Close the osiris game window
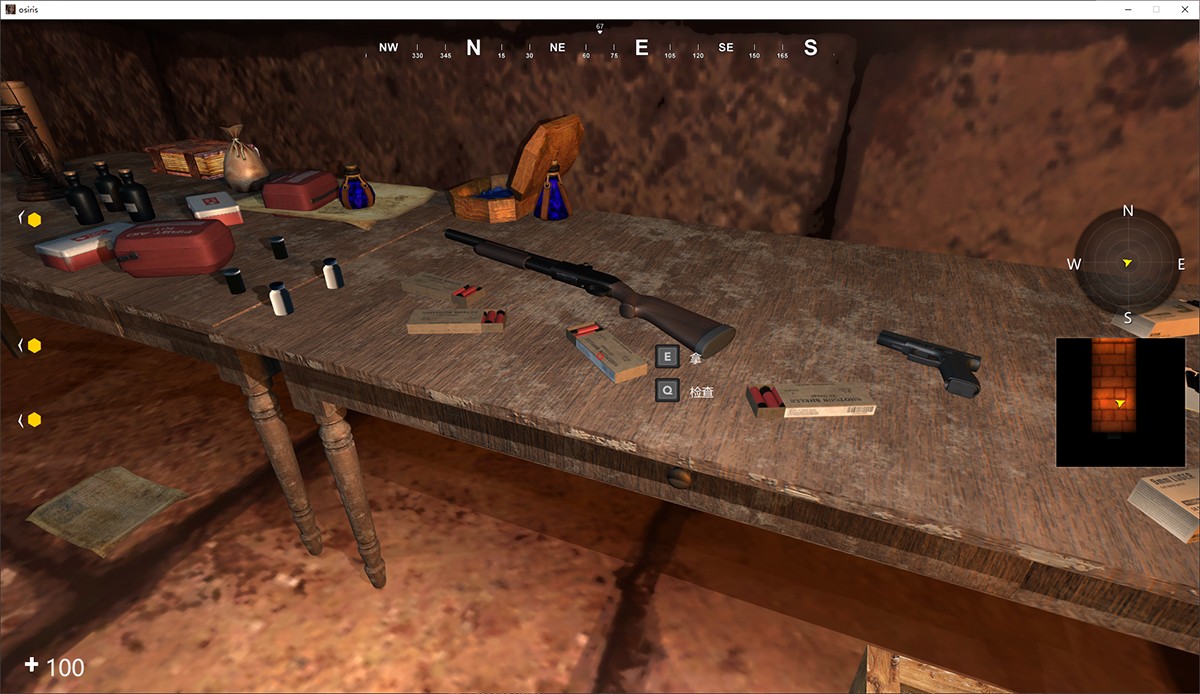The image size is (1200, 694). pyautogui.click(x=1183, y=9)
